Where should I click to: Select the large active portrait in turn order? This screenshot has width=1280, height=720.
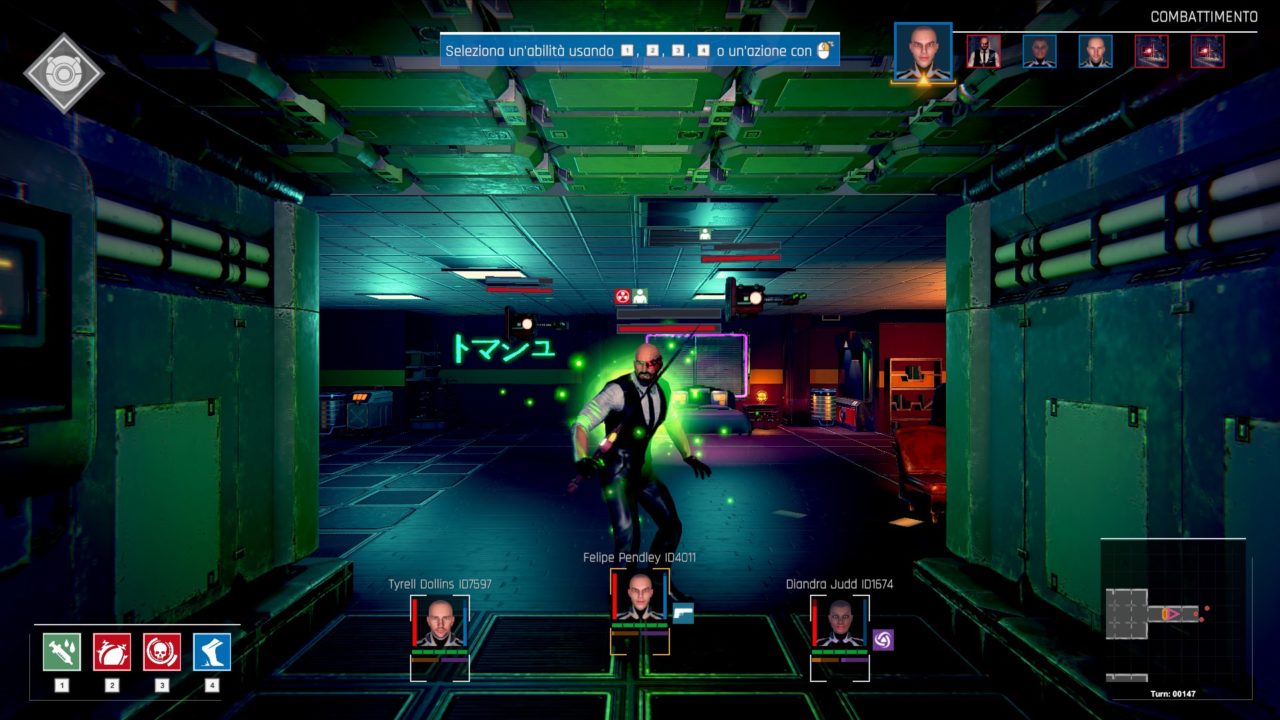click(922, 51)
